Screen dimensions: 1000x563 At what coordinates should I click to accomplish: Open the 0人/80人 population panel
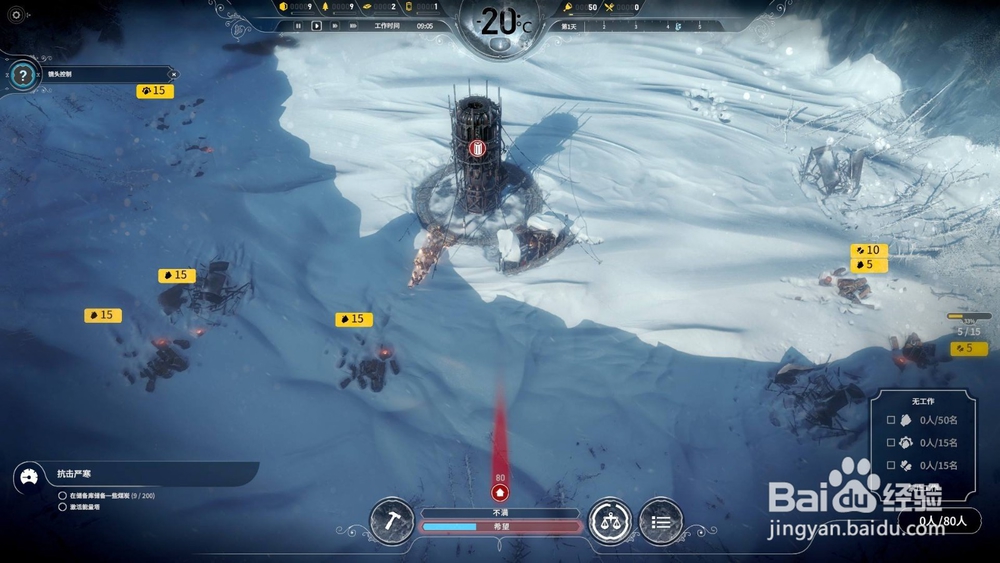coord(941,520)
